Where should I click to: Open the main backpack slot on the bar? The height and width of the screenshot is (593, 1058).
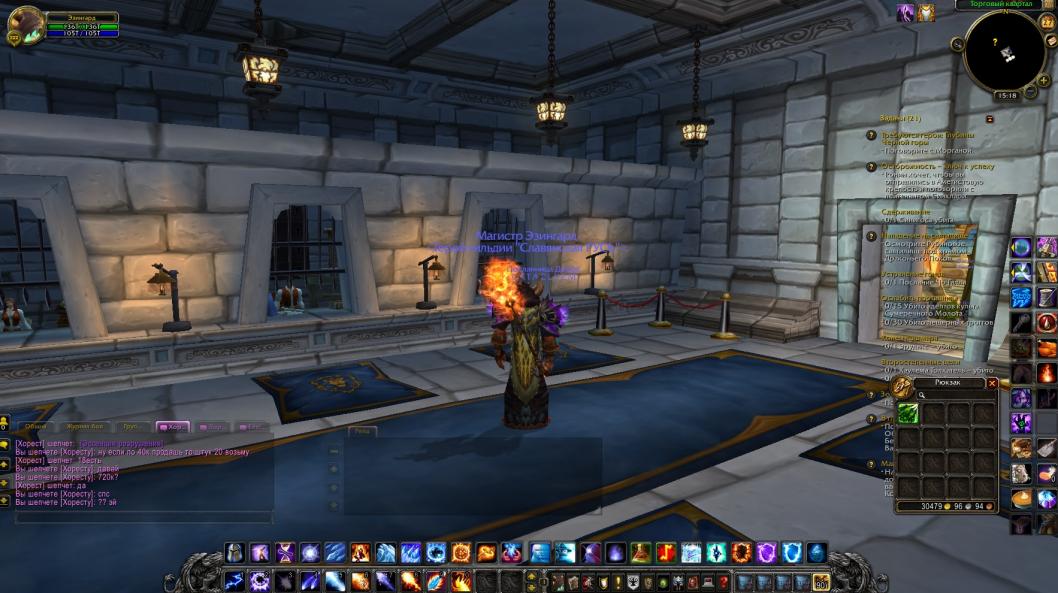[x=821, y=582]
